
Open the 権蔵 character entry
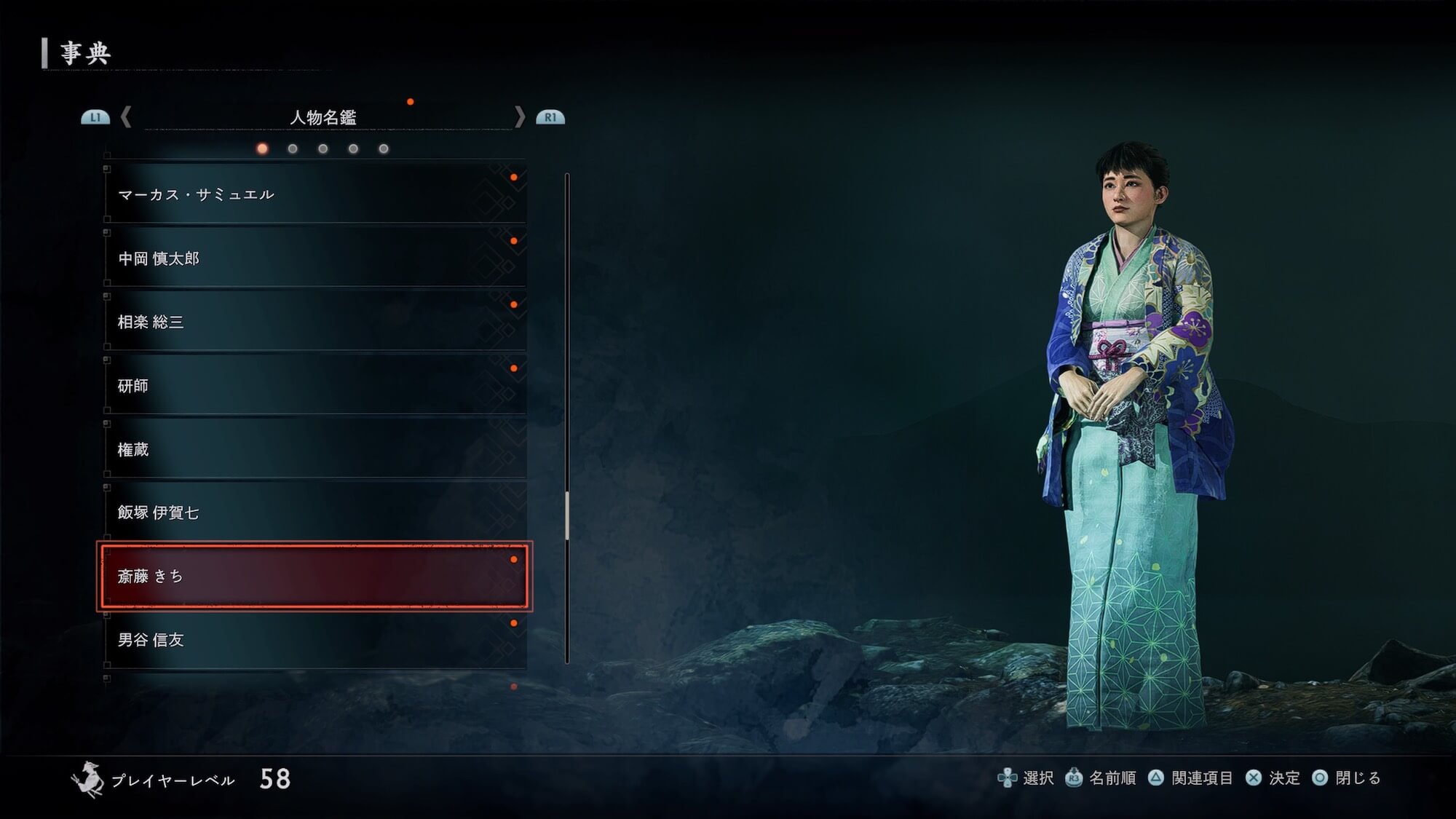pyautogui.click(x=314, y=449)
